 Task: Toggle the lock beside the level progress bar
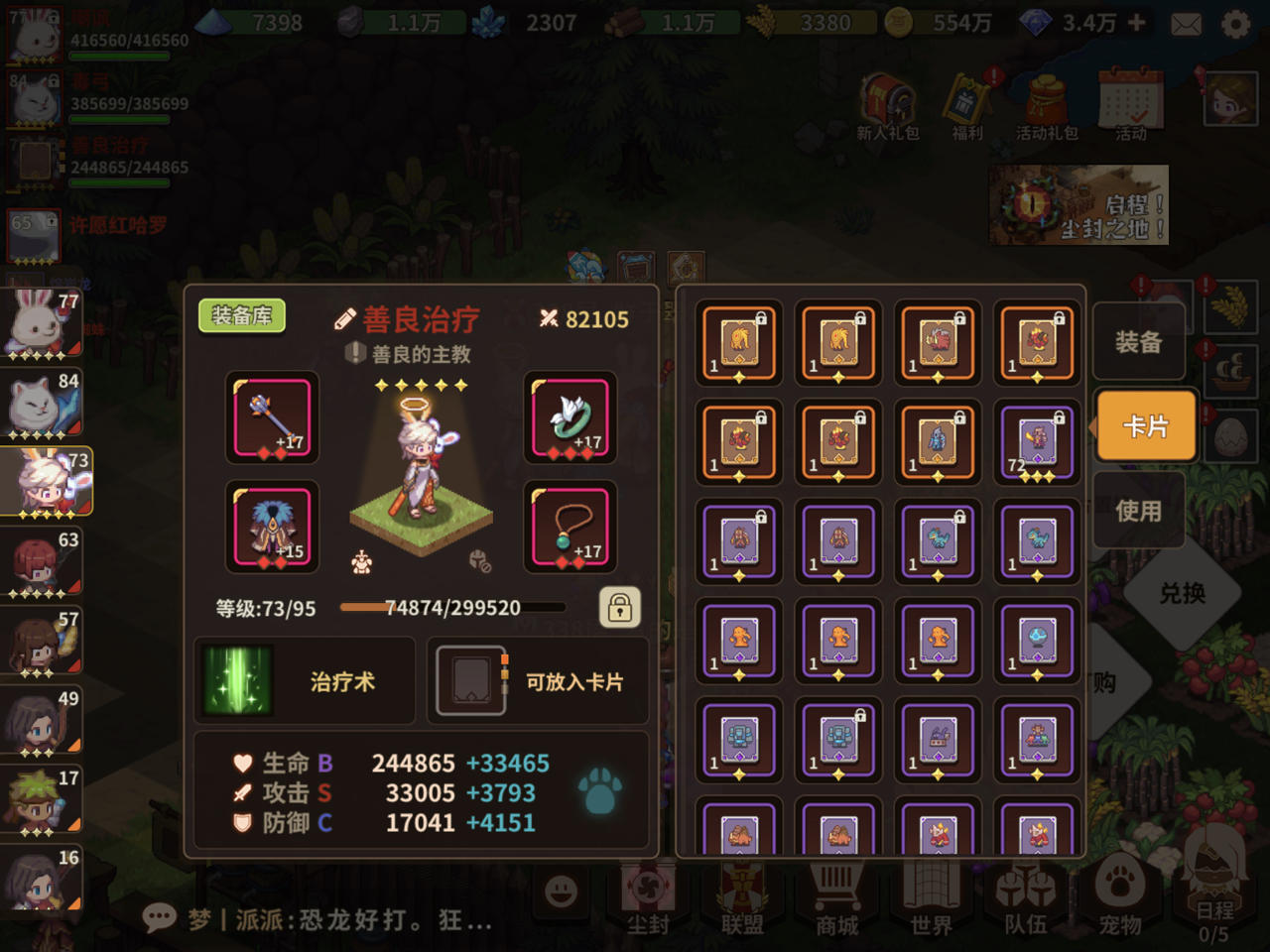pyautogui.click(x=620, y=608)
